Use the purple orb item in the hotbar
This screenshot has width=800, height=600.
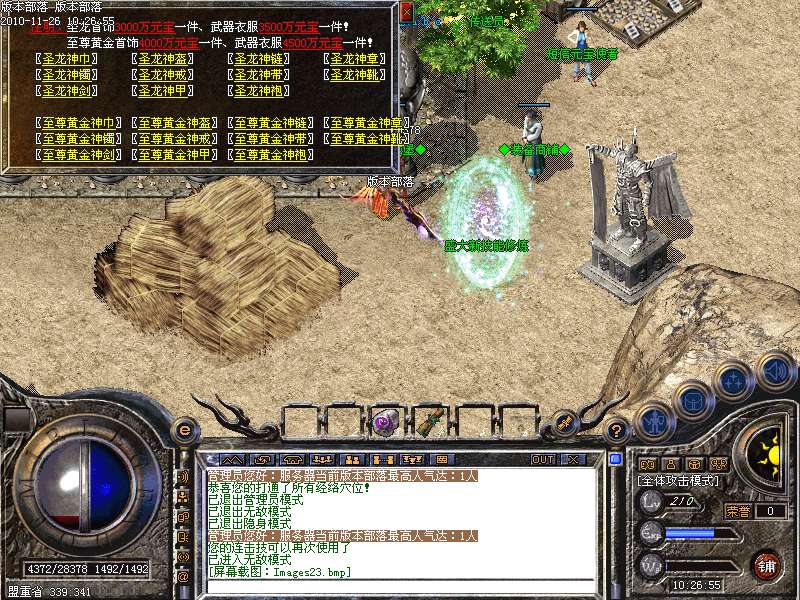click(384, 423)
